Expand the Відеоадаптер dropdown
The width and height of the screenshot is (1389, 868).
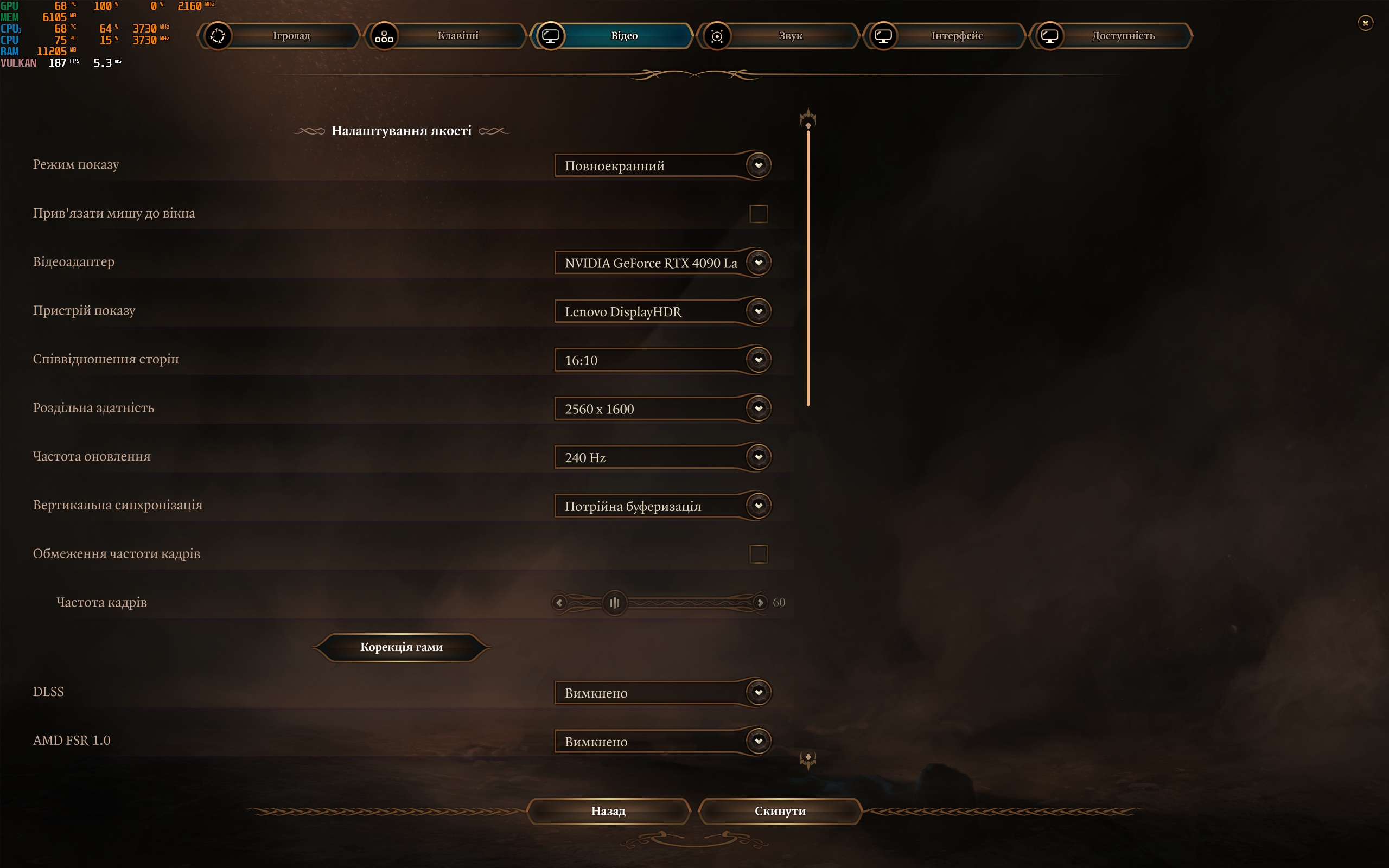point(662,263)
